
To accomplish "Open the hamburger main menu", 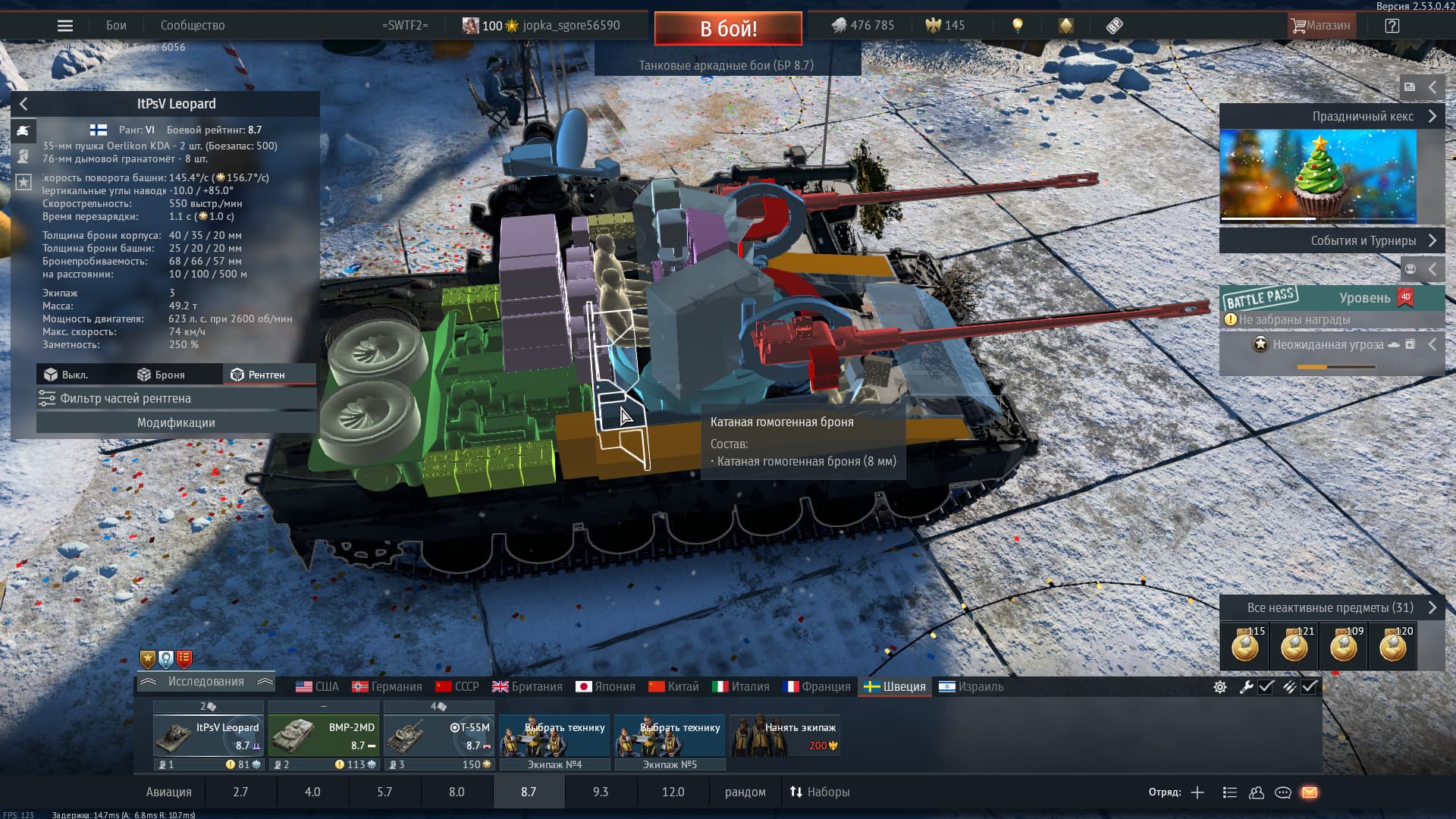I will tap(65, 26).
